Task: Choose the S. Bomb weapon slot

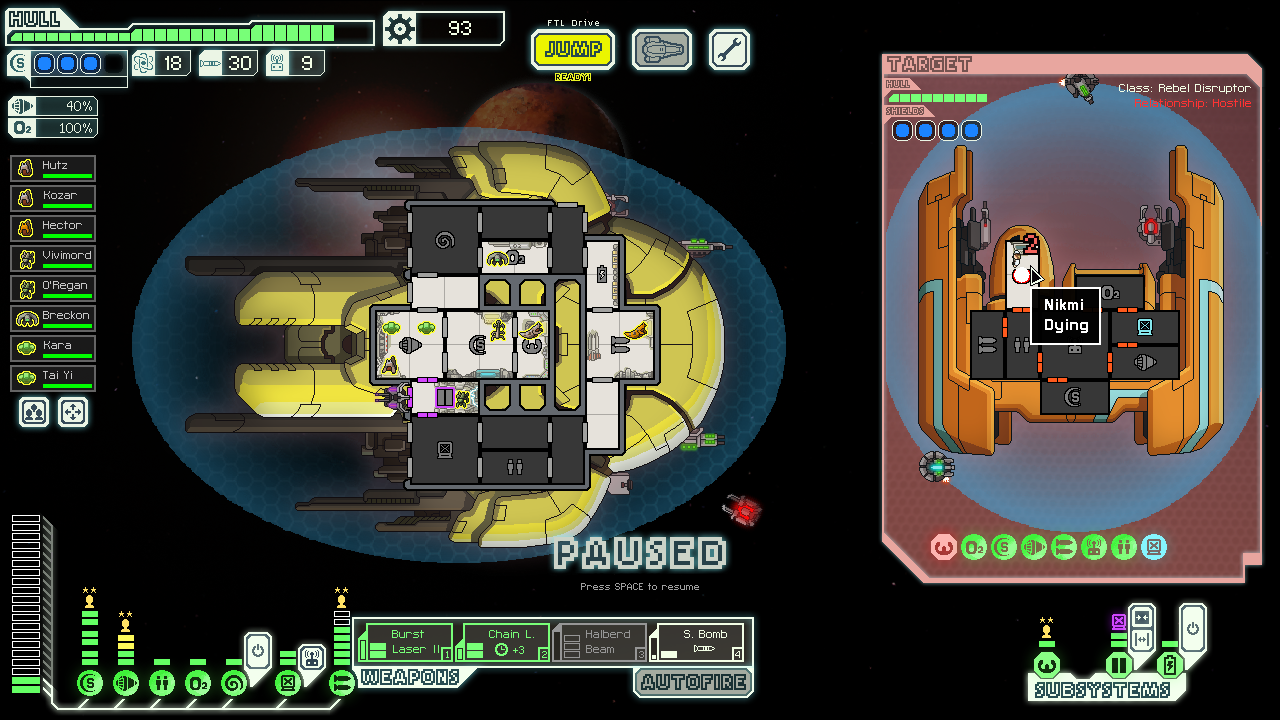Action: coord(698,642)
